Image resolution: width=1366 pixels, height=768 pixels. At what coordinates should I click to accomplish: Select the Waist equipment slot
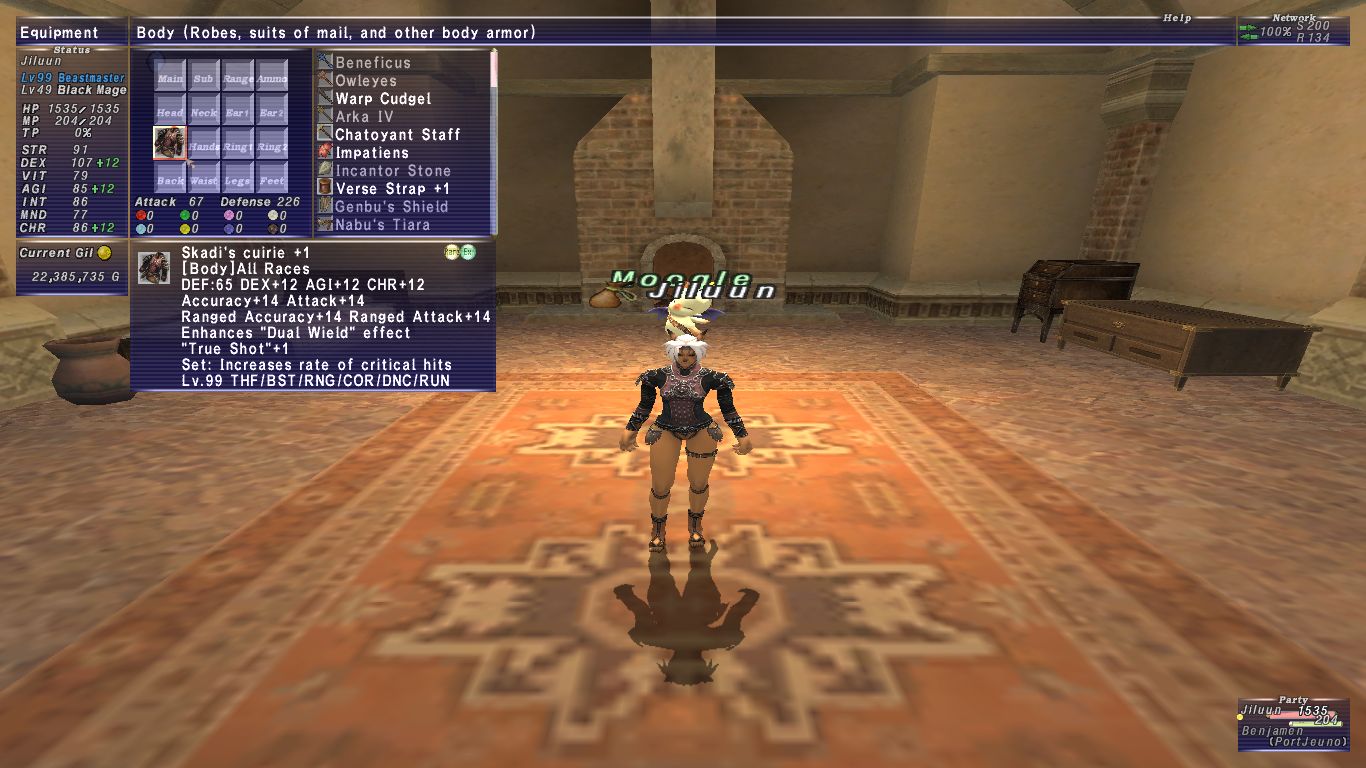204,179
